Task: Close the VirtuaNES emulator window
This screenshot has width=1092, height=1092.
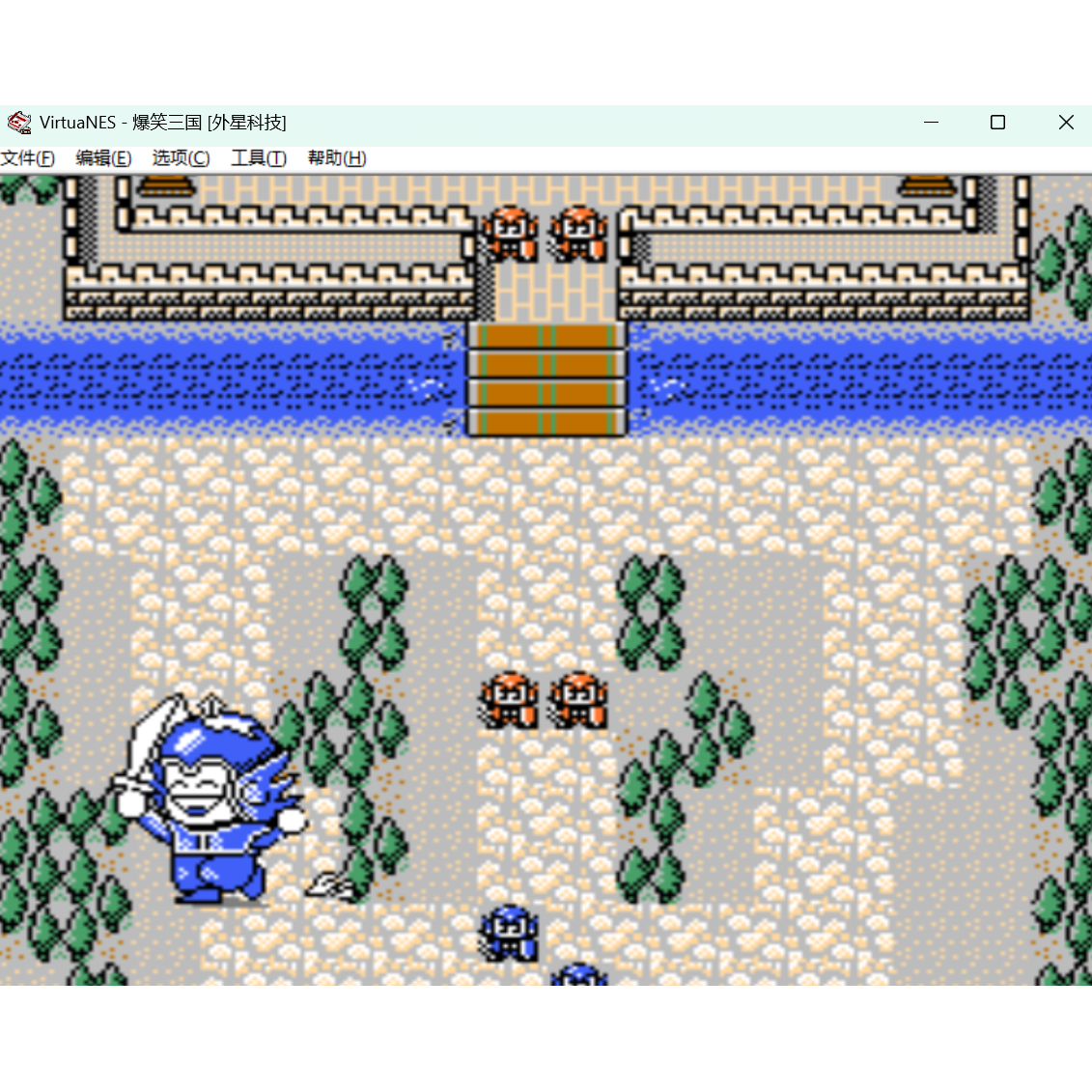Action: pyautogui.click(x=1066, y=123)
